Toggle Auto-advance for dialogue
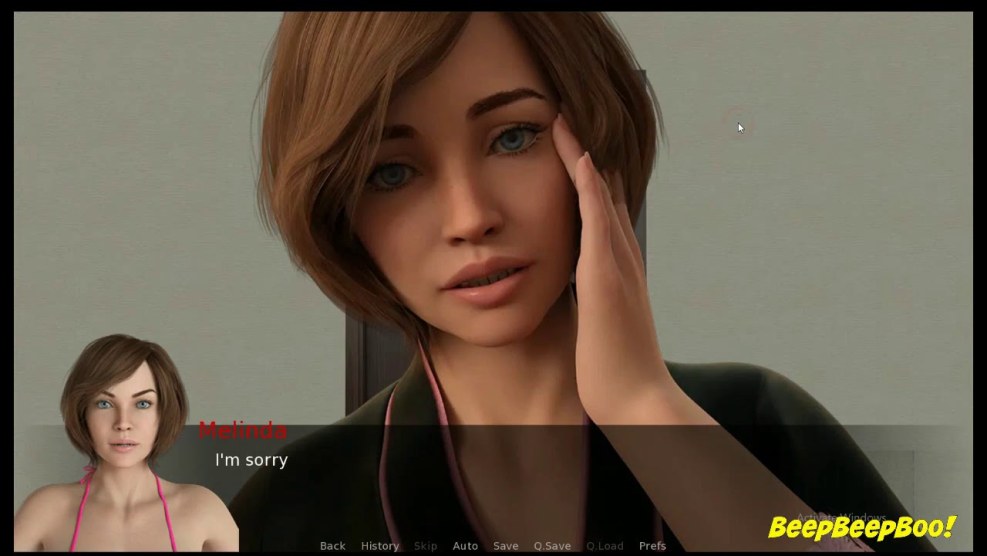The image size is (987, 556). (x=465, y=546)
